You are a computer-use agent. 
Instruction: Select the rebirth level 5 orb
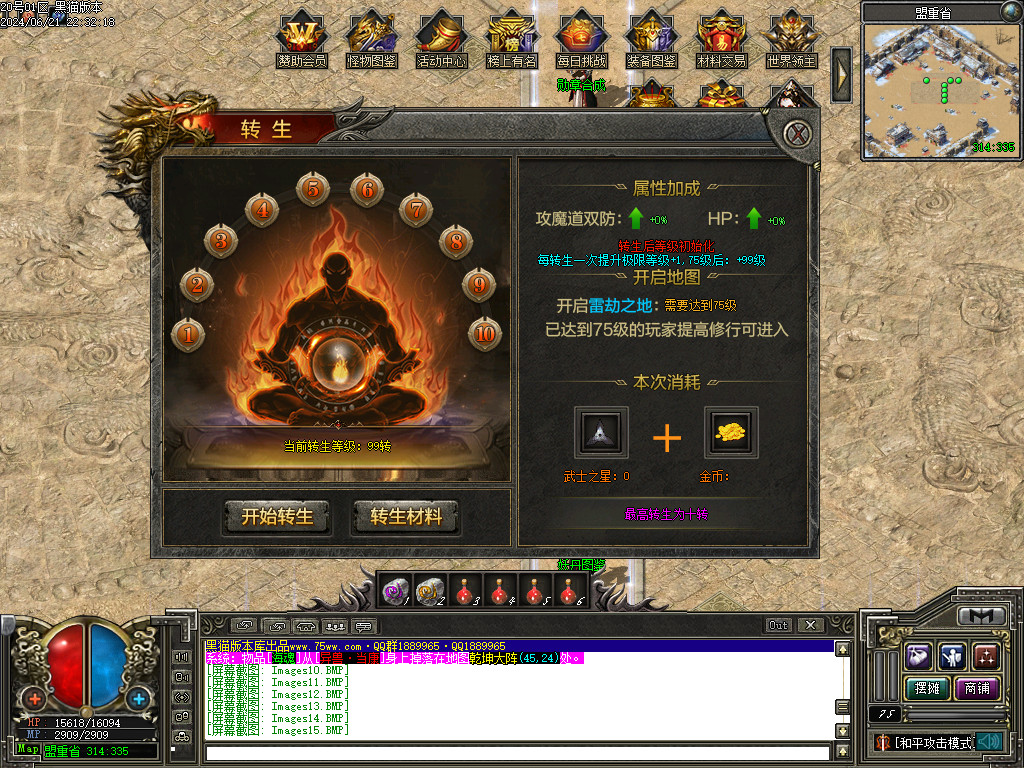click(x=313, y=188)
